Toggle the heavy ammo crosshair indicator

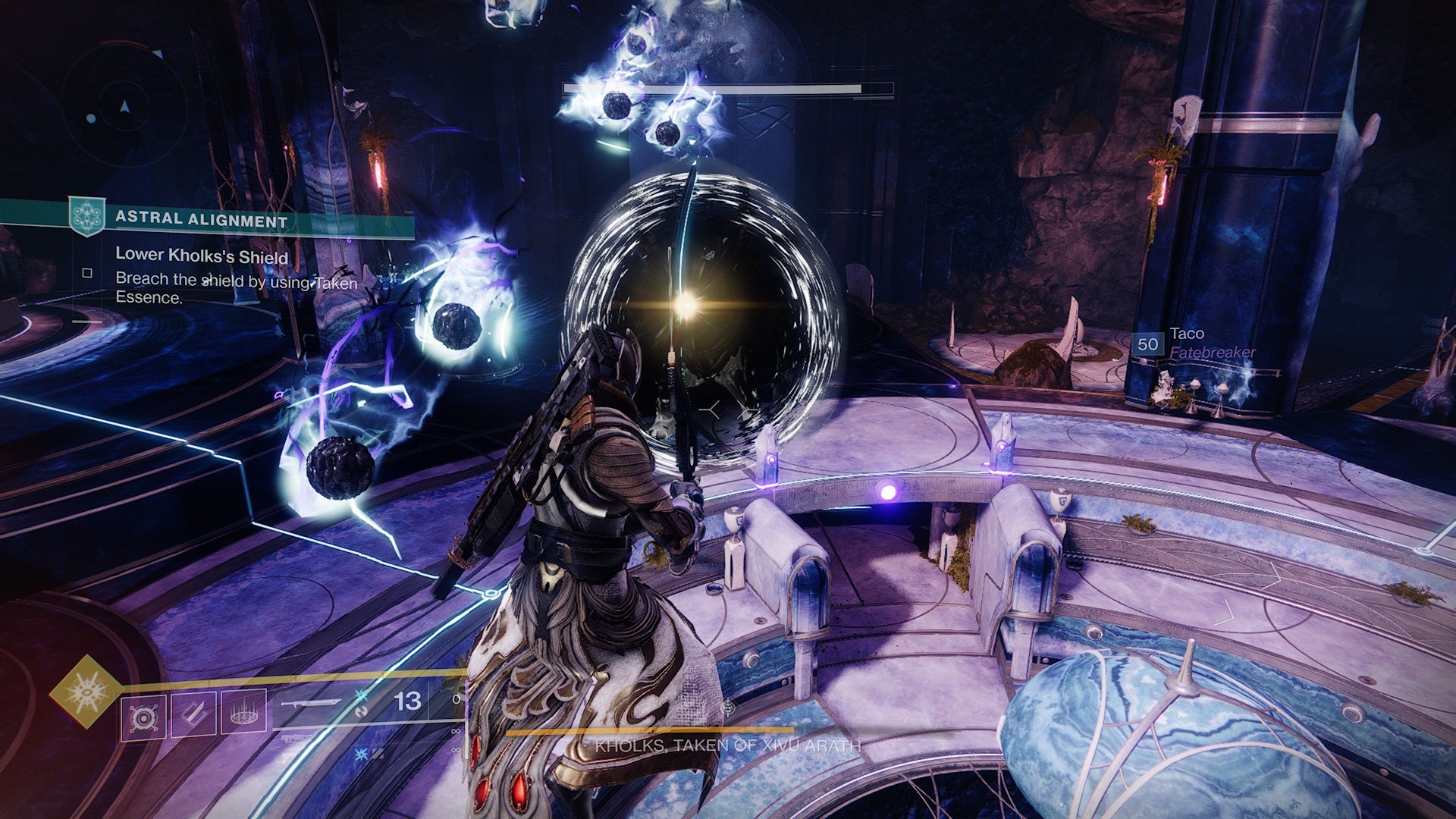pyautogui.click(x=362, y=755)
